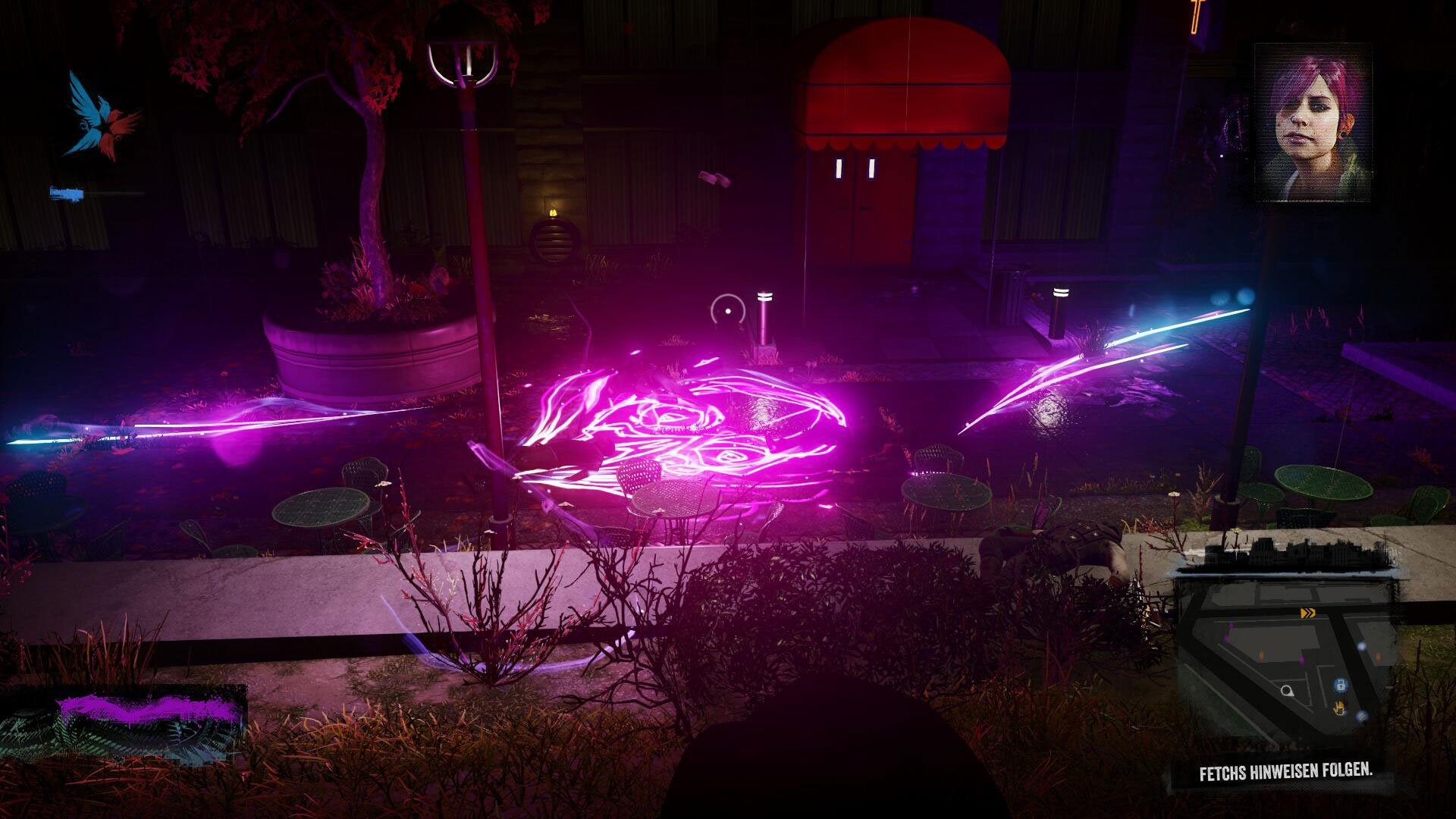Screen dimensions: 1456x819
Task: Select the hand-spray collectible icon on minimap
Action: [1339, 708]
